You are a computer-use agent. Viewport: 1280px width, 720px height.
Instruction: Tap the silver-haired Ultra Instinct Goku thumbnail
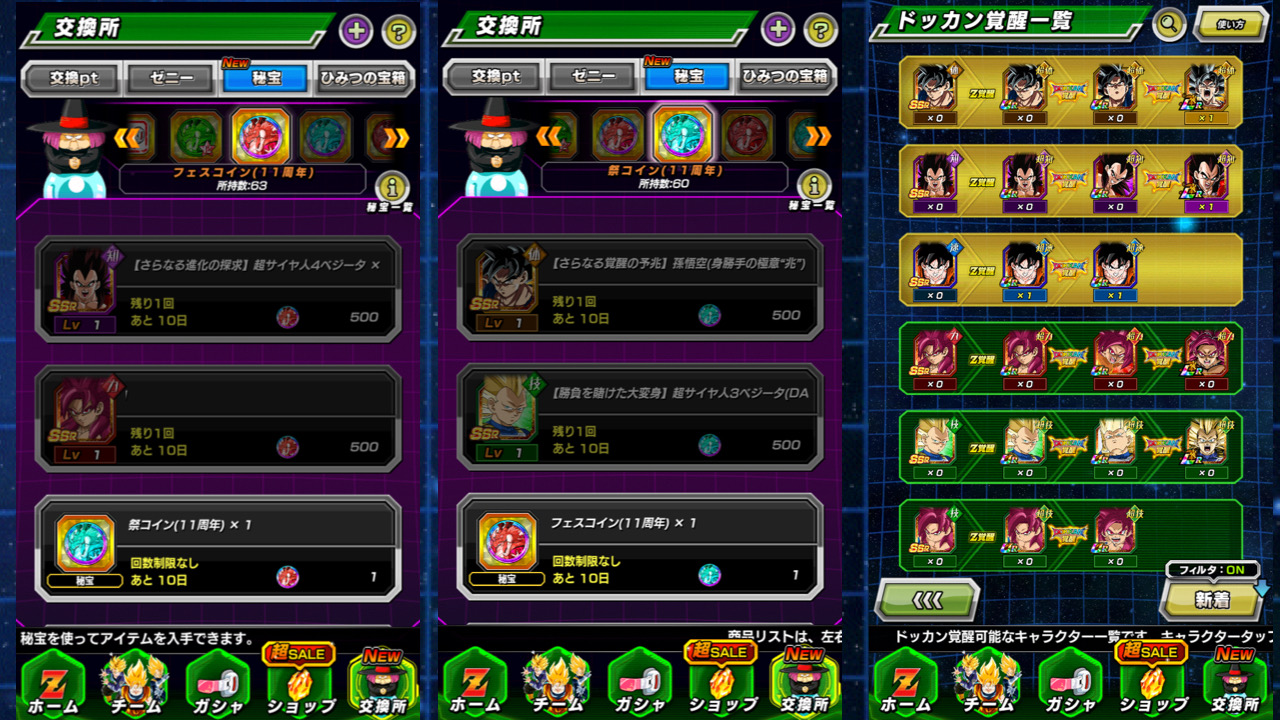pos(1206,88)
